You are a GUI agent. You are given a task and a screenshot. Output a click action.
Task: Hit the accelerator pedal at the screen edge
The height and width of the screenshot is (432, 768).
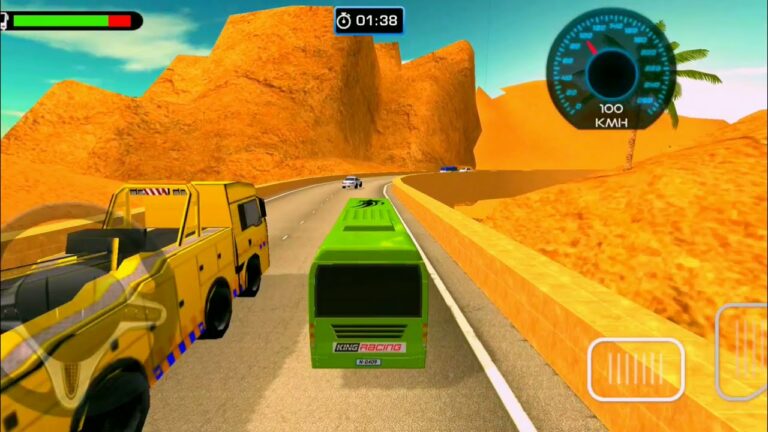coord(743,351)
